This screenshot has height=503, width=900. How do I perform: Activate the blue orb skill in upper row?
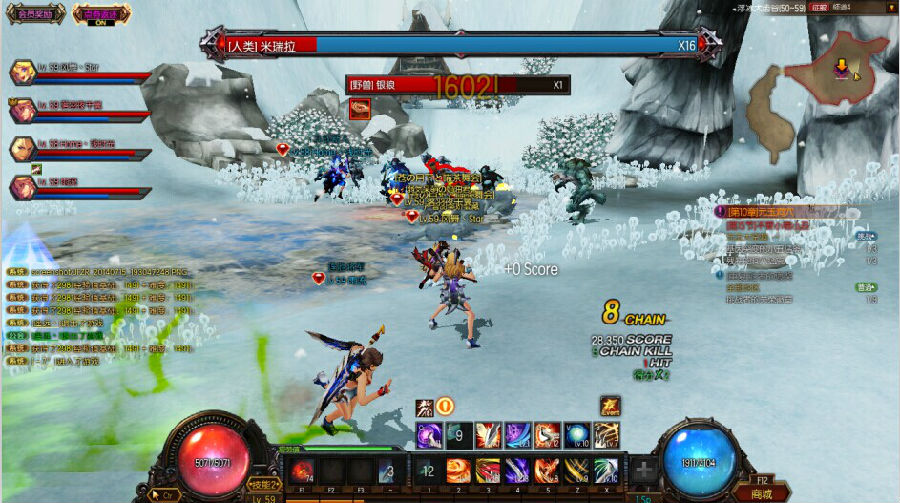[577, 435]
